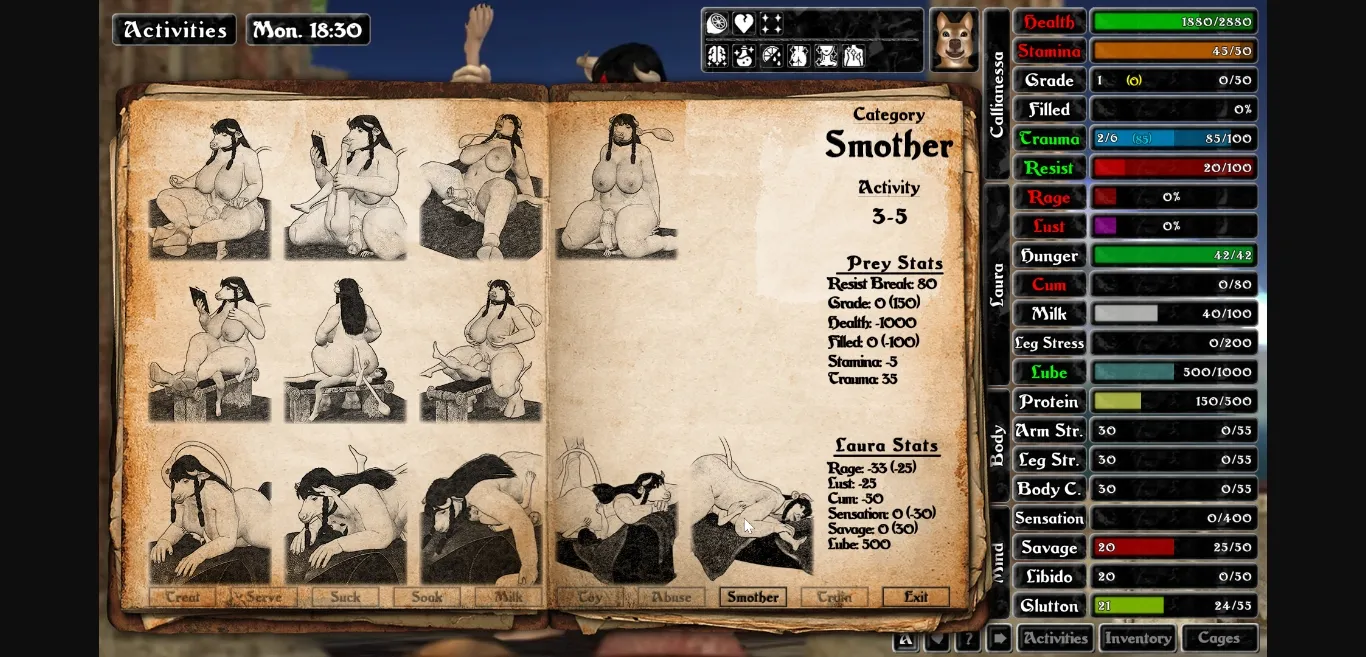Select the Callianessa stats side tab
The width and height of the screenshot is (1366, 657).
pyautogui.click(x=997, y=94)
